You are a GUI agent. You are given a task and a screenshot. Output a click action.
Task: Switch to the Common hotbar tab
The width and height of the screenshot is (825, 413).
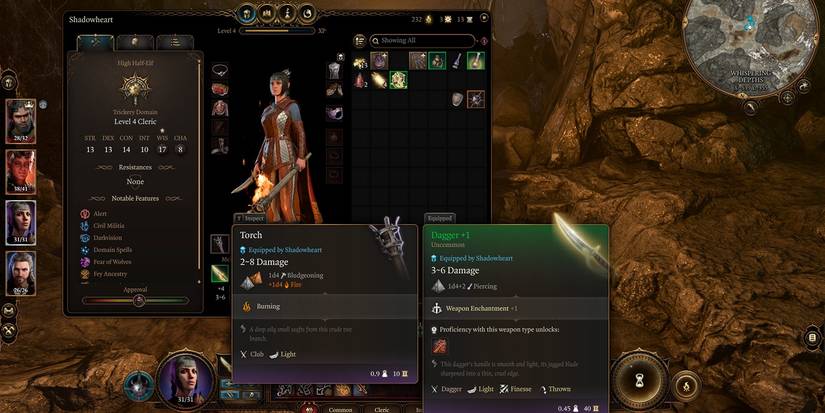pos(340,408)
